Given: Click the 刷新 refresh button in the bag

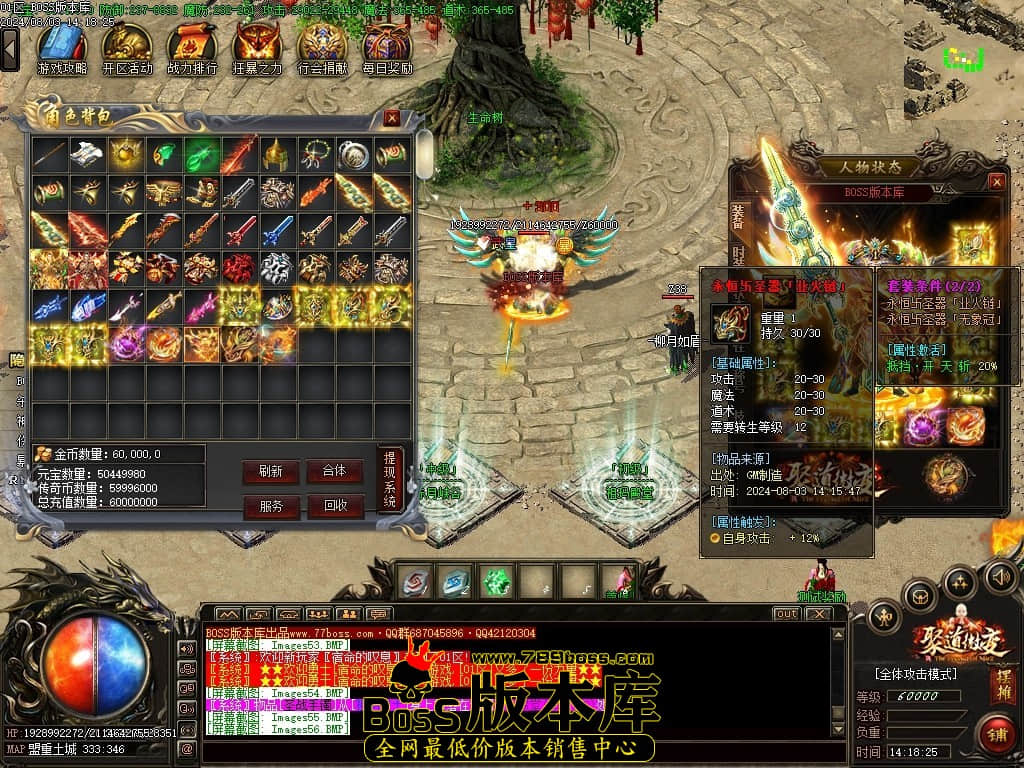Looking at the screenshot, I should click(x=270, y=471).
